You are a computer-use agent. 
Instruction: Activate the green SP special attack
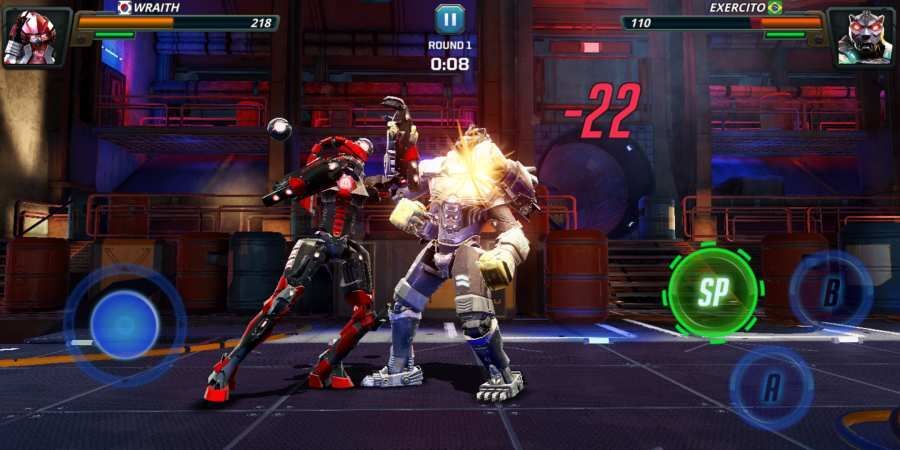pyautogui.click(x=713, y=292)
